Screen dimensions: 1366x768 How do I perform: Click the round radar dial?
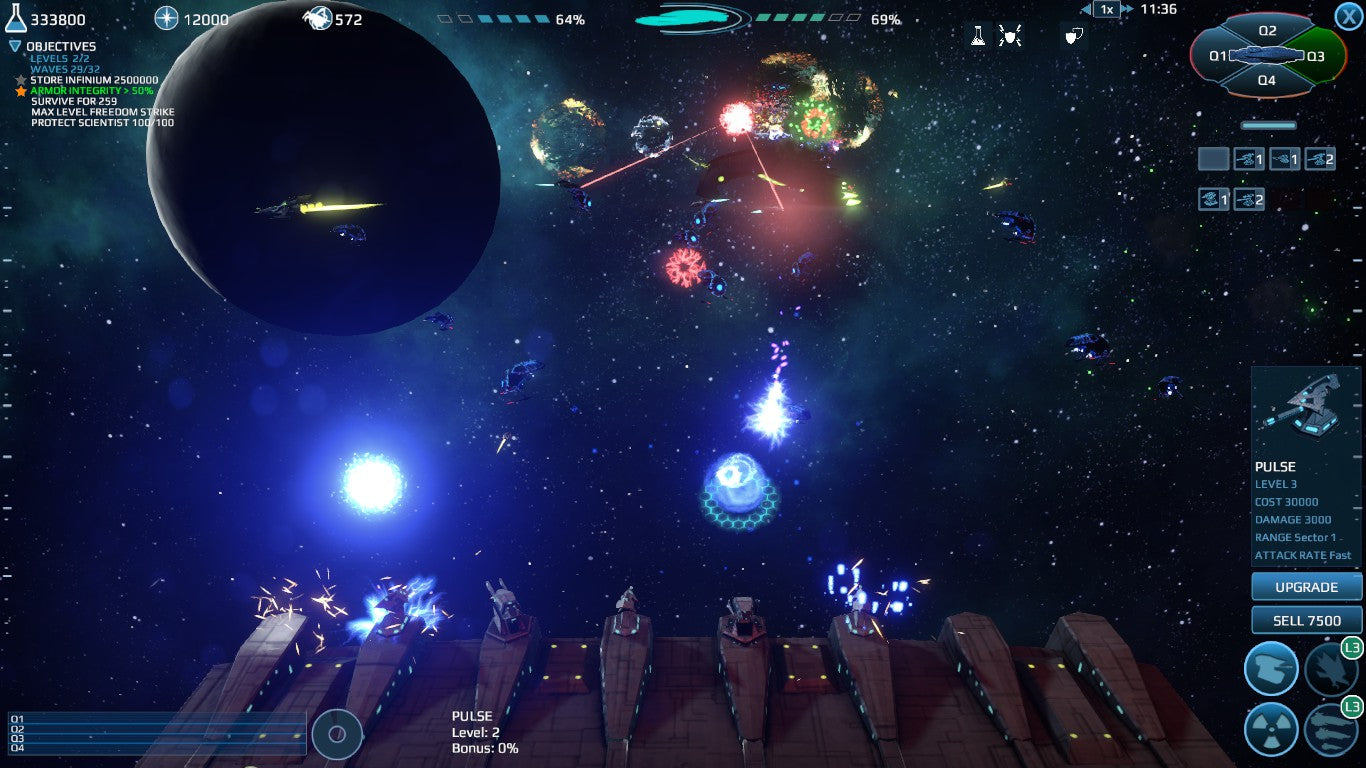click(x=337, y=735)
